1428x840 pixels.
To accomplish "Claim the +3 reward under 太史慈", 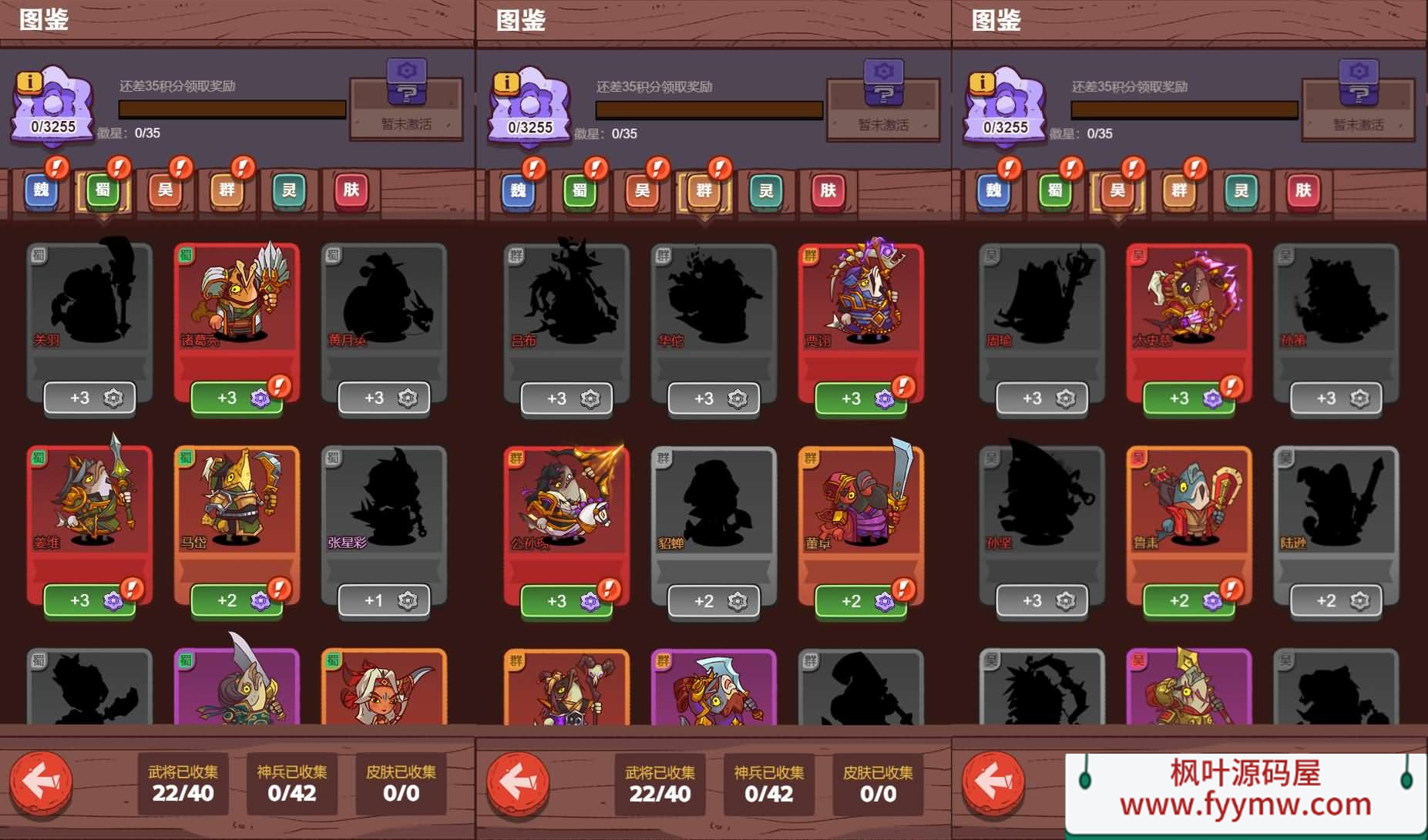I will click(1189, 398).
